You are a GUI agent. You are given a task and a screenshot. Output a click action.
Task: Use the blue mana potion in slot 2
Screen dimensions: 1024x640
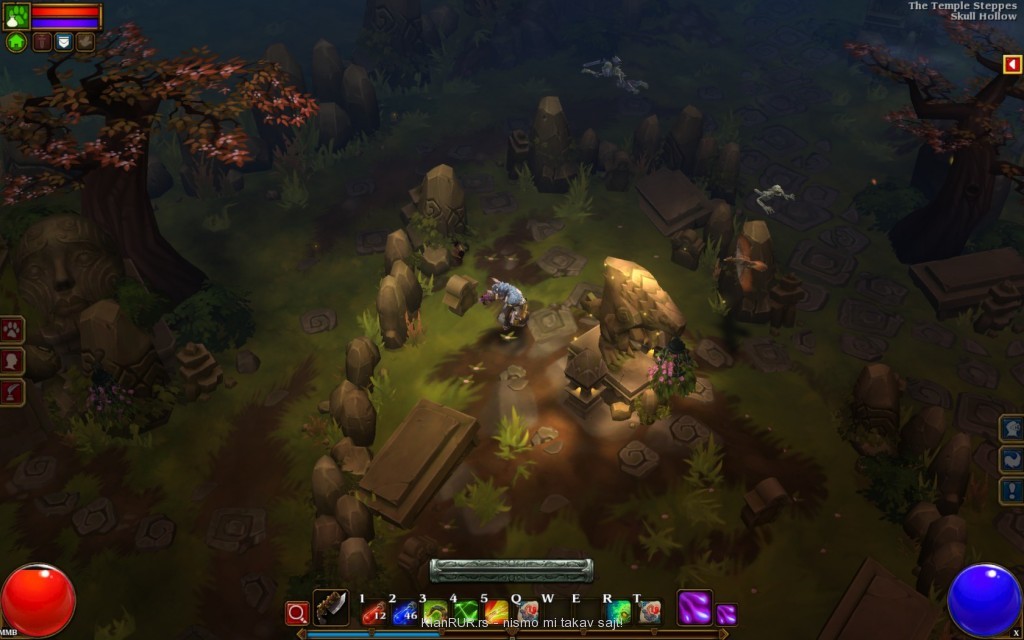pos(404,612)
